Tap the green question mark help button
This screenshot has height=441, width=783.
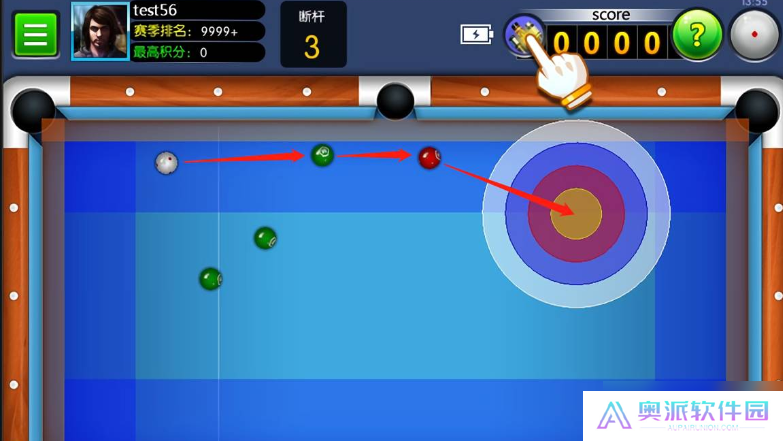697,35
